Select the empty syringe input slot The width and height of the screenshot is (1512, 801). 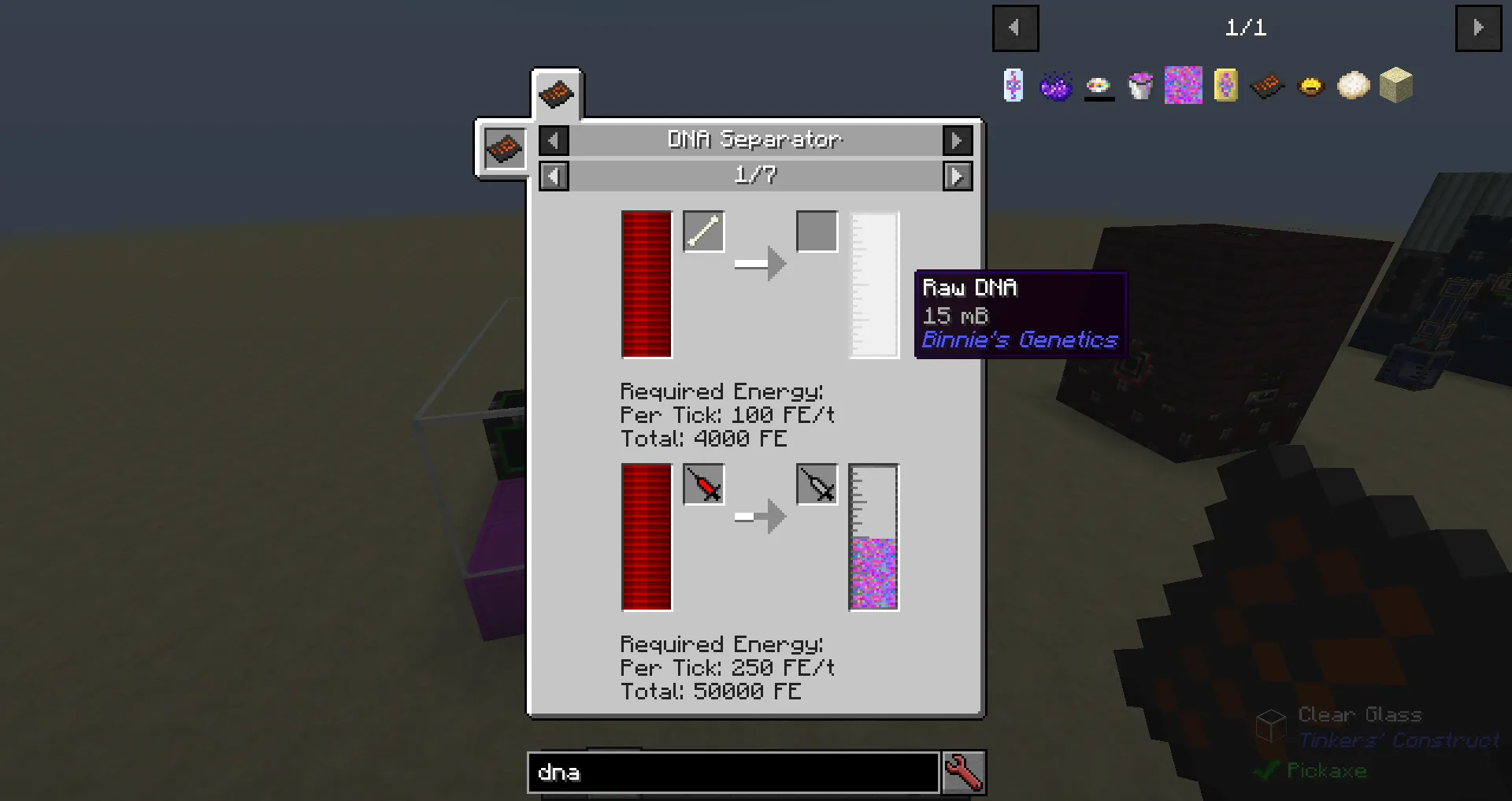(x=703, y=485)
